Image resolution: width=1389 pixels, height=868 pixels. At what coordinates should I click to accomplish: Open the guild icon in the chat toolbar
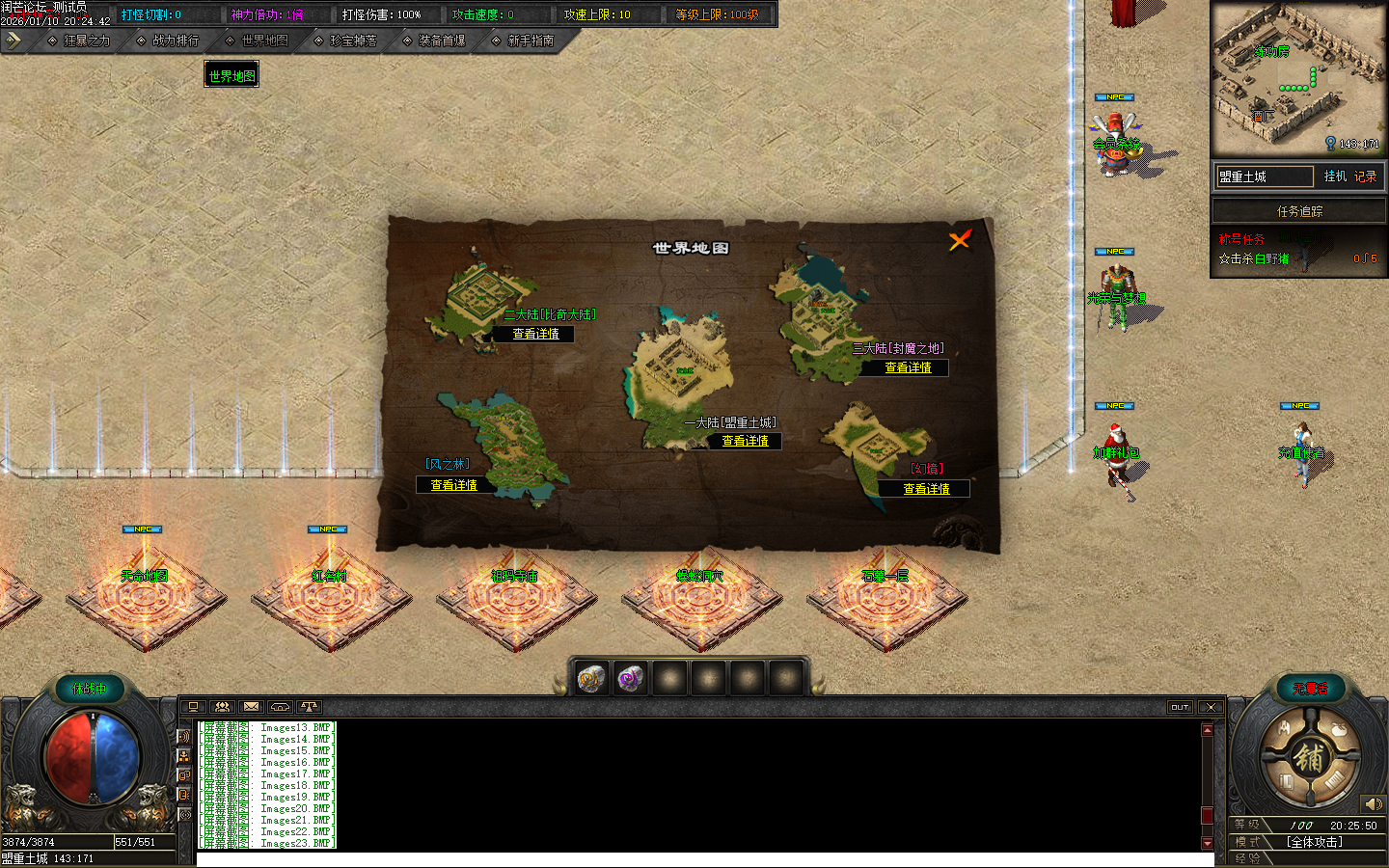tap(279, 707)
